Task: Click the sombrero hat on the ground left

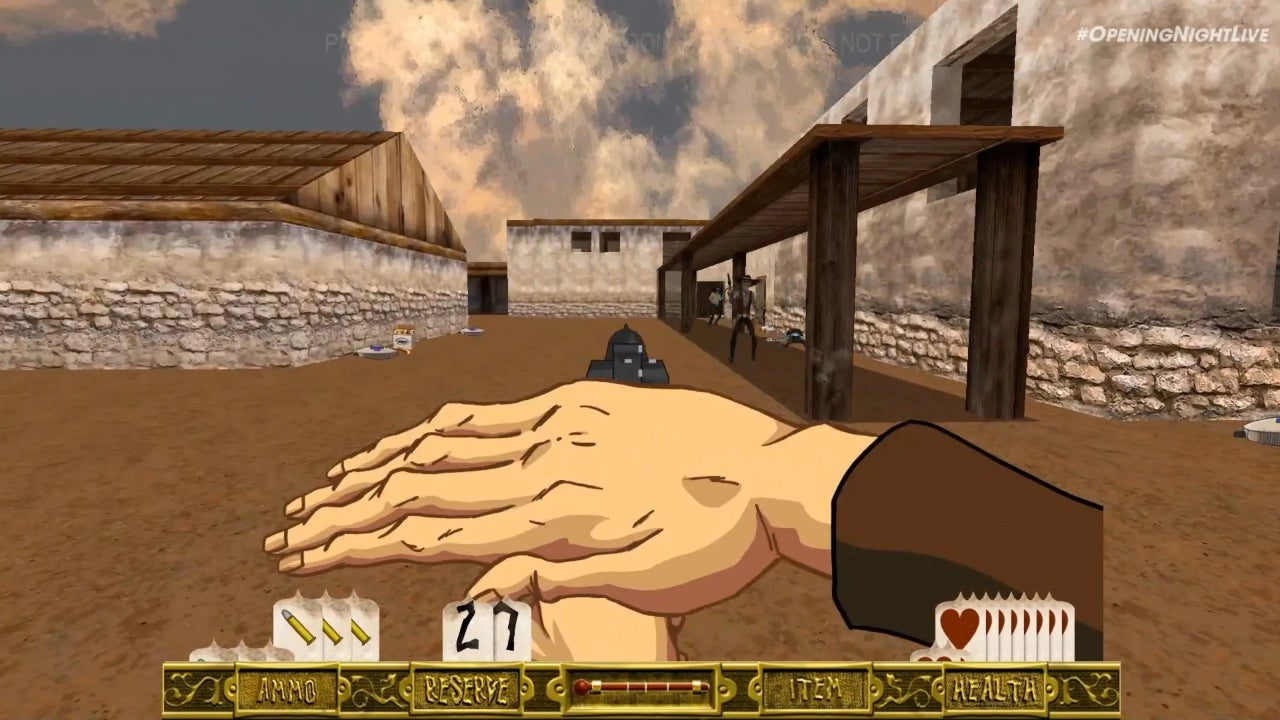Action: (x=374, y=350)
